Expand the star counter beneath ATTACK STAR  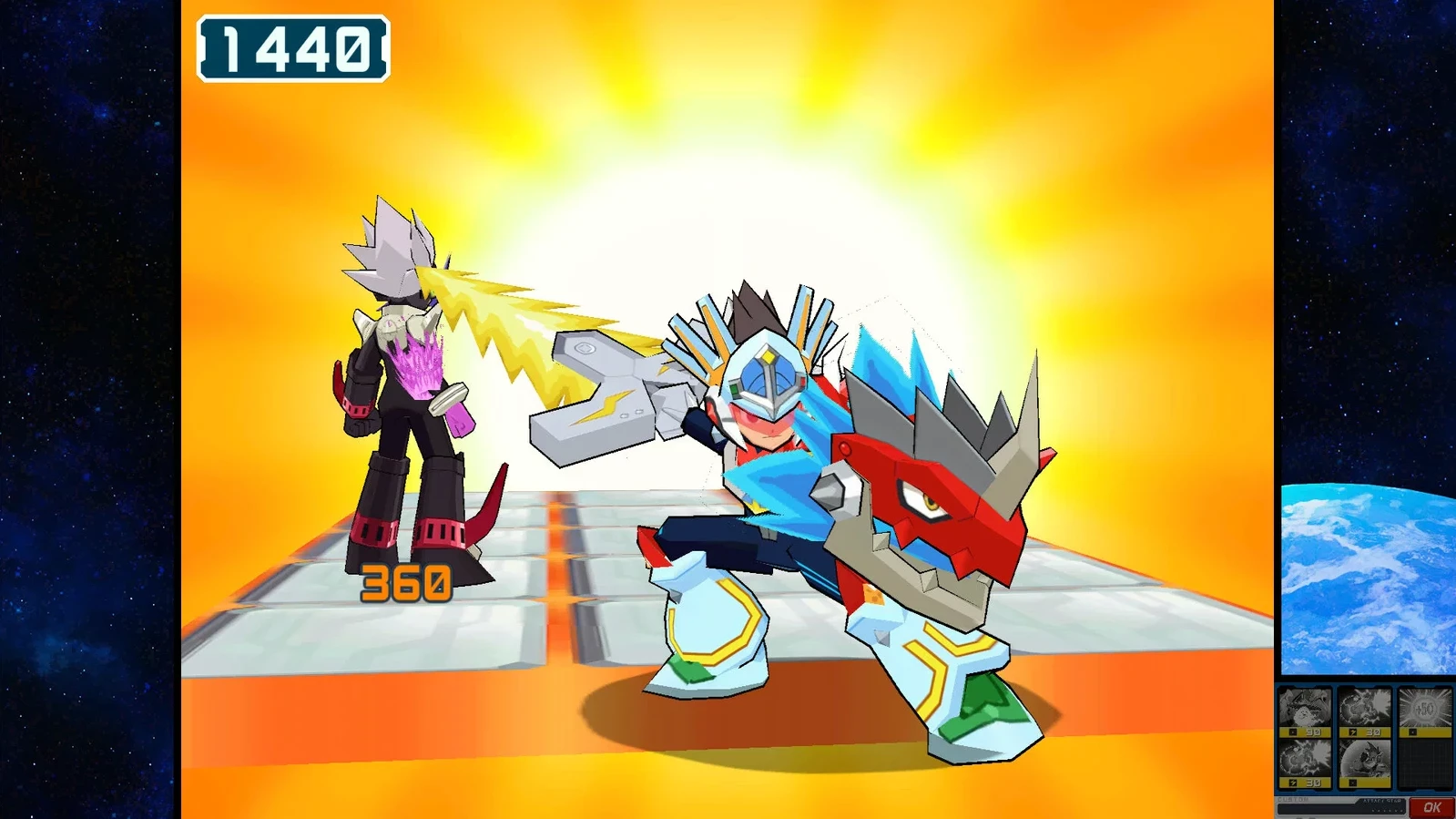(x=1386, y=810)
